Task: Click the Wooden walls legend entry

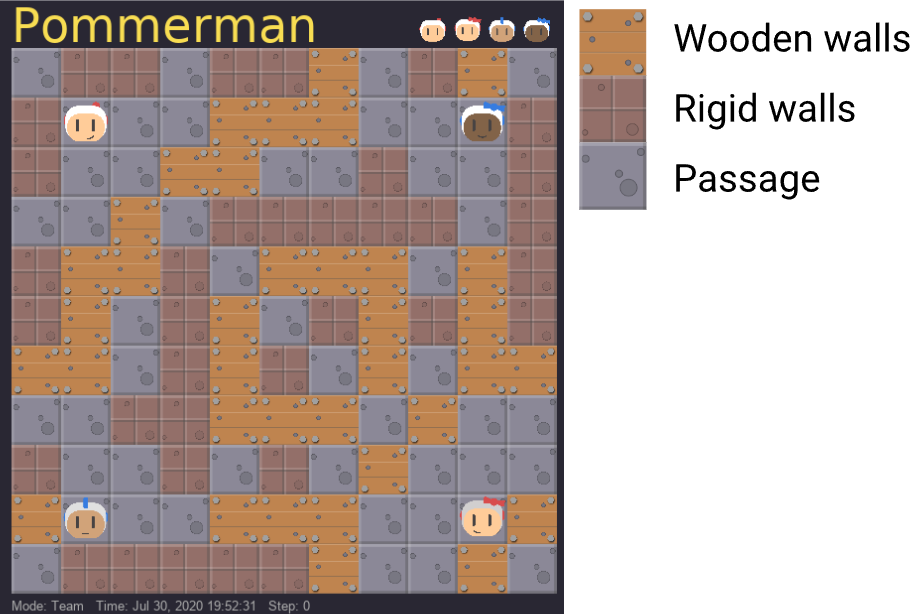Action: pos(791,40)
